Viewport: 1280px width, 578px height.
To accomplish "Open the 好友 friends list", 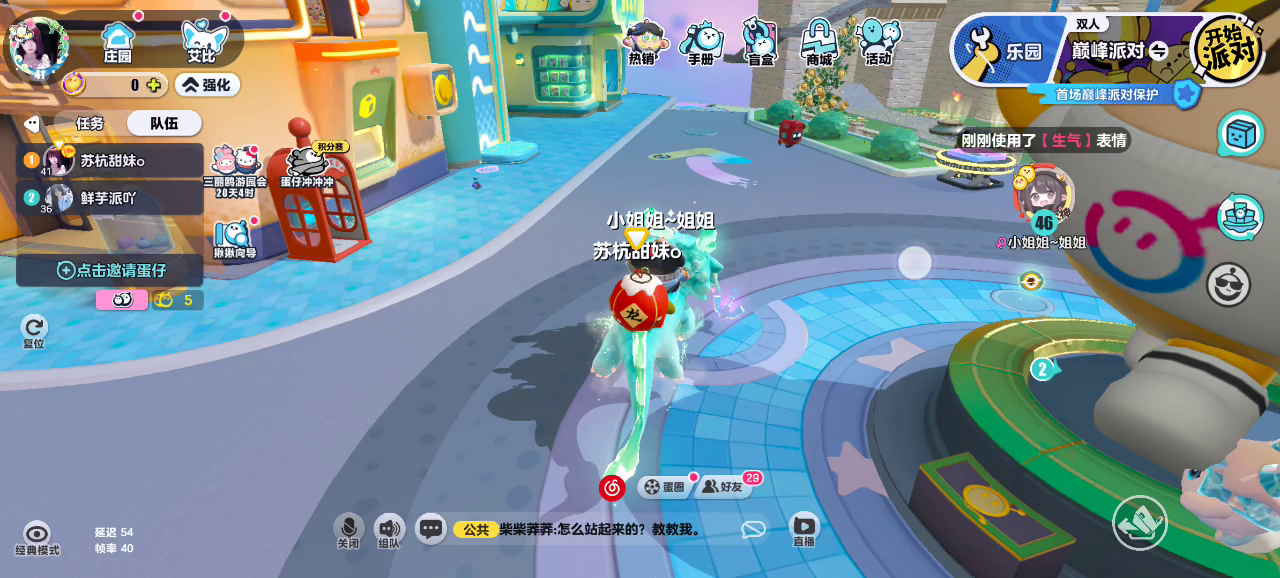I will (x=723, y=487).
